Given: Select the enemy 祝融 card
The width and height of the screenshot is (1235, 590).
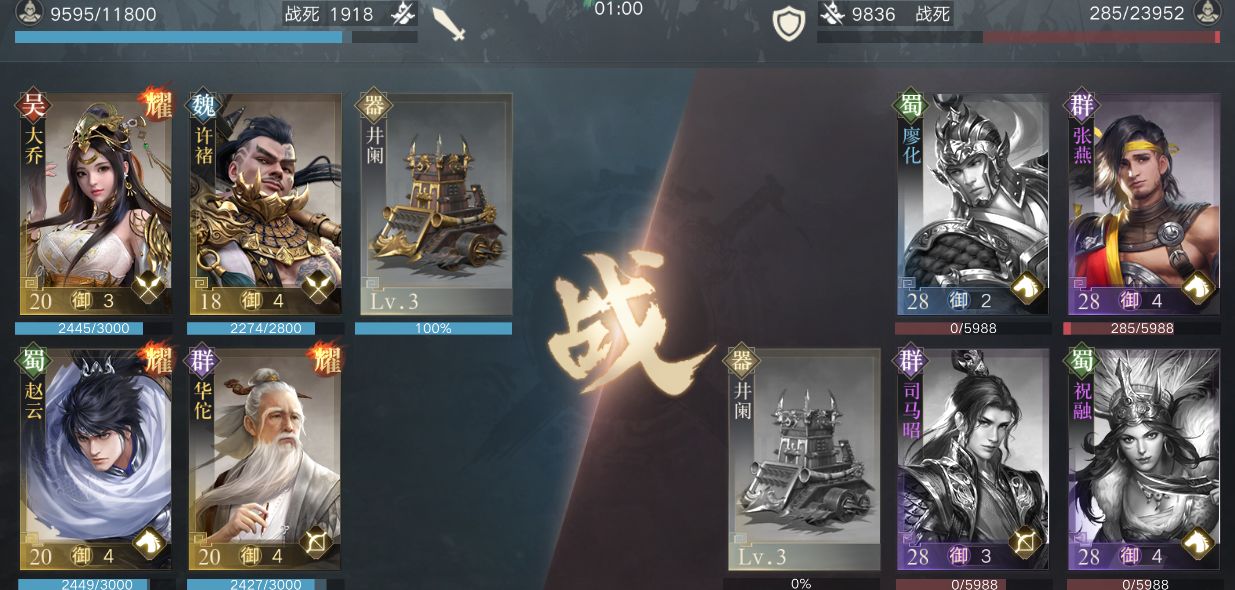Looking at the screenshot, I should point(1144,458).
